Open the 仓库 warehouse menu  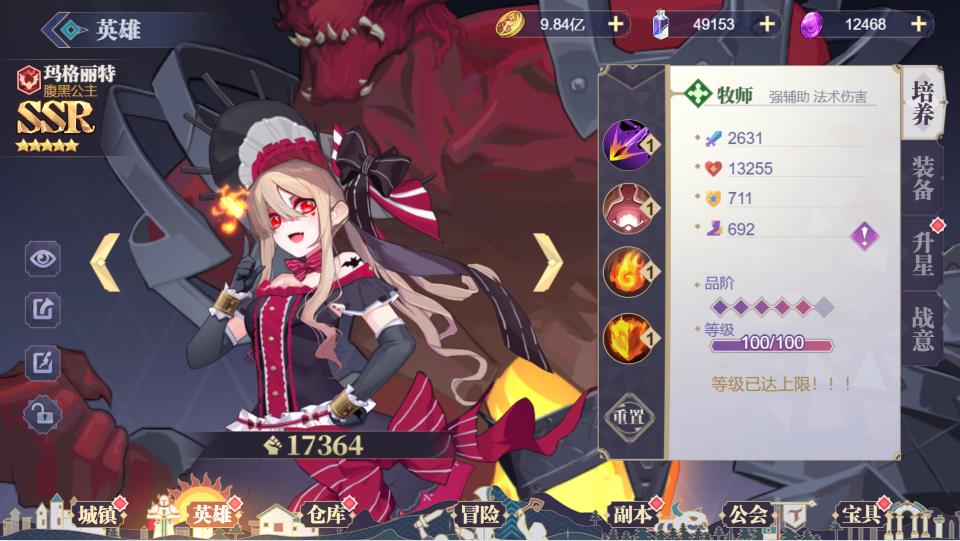click(x=325, y=515)
